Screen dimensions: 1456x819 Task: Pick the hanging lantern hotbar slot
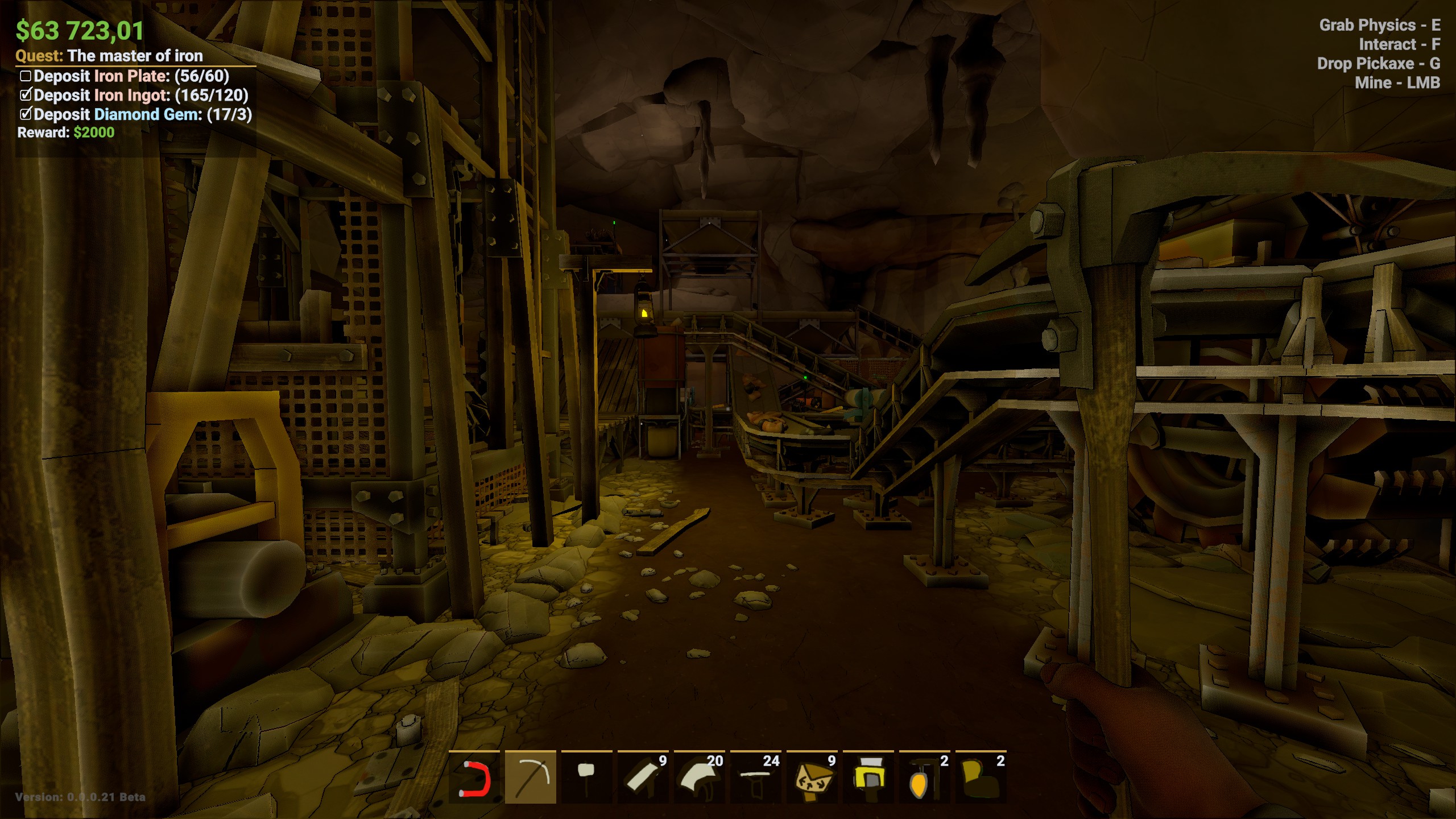(x=924, y=777)
